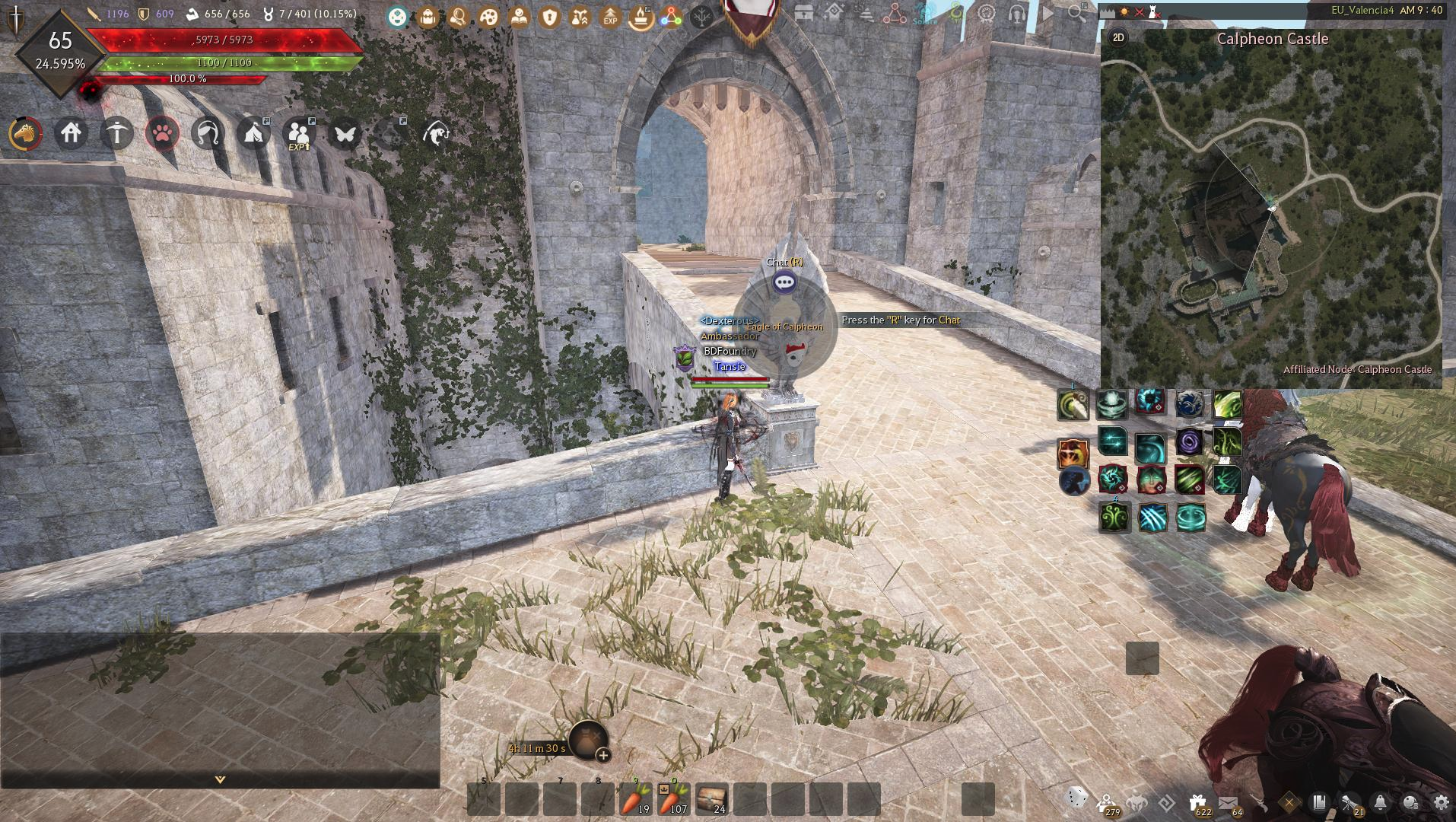Select the hotbar carrot slot with 107
Viewport: 1456px width, 822px height.
[x=673, y=799]
